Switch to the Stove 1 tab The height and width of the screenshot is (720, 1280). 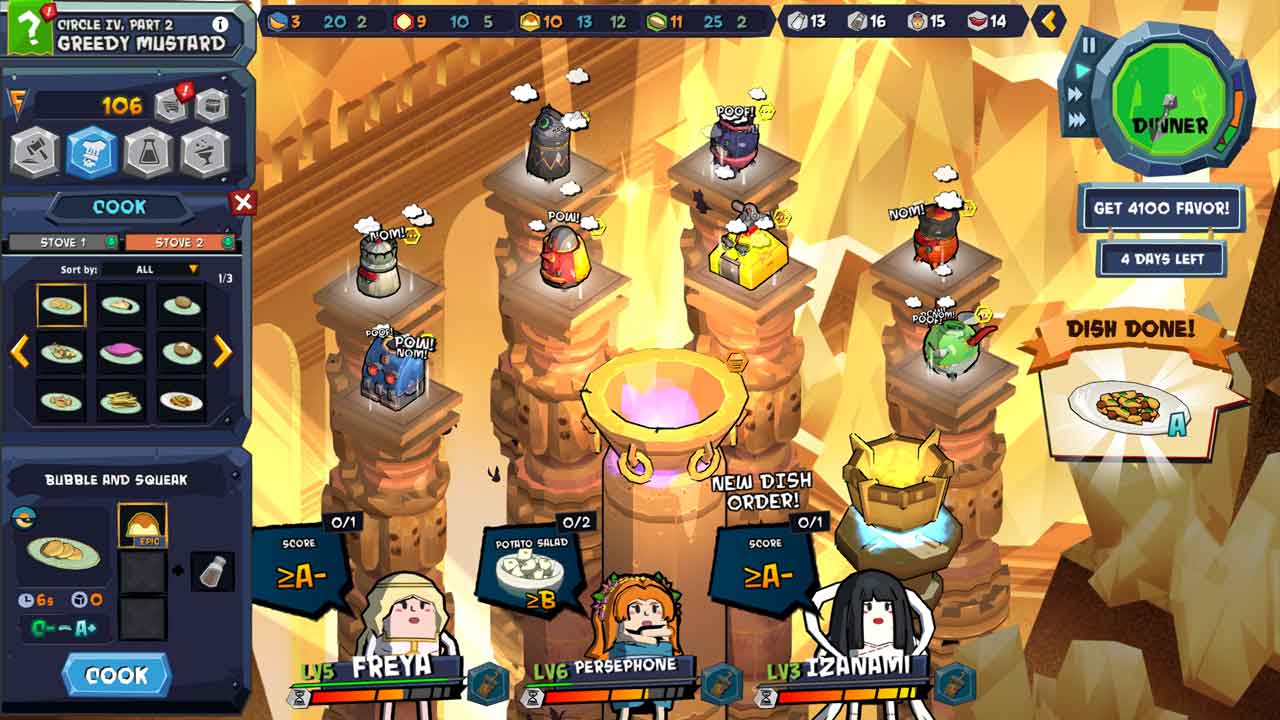pos(64,242)
